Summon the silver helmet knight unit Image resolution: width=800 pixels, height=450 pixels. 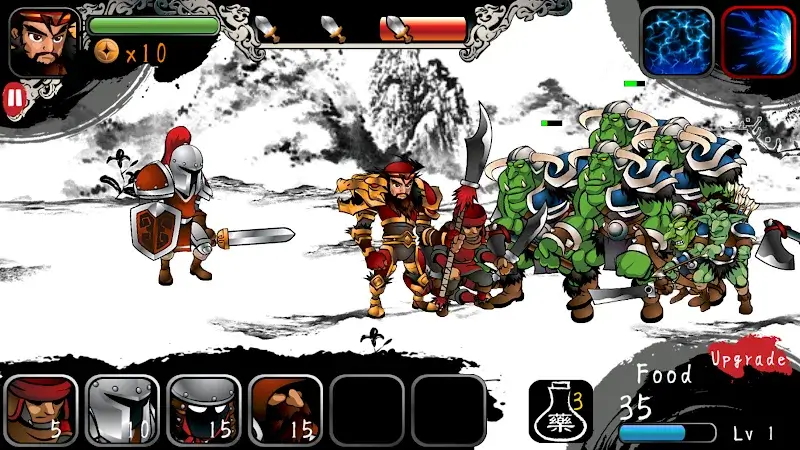(122, 408)
